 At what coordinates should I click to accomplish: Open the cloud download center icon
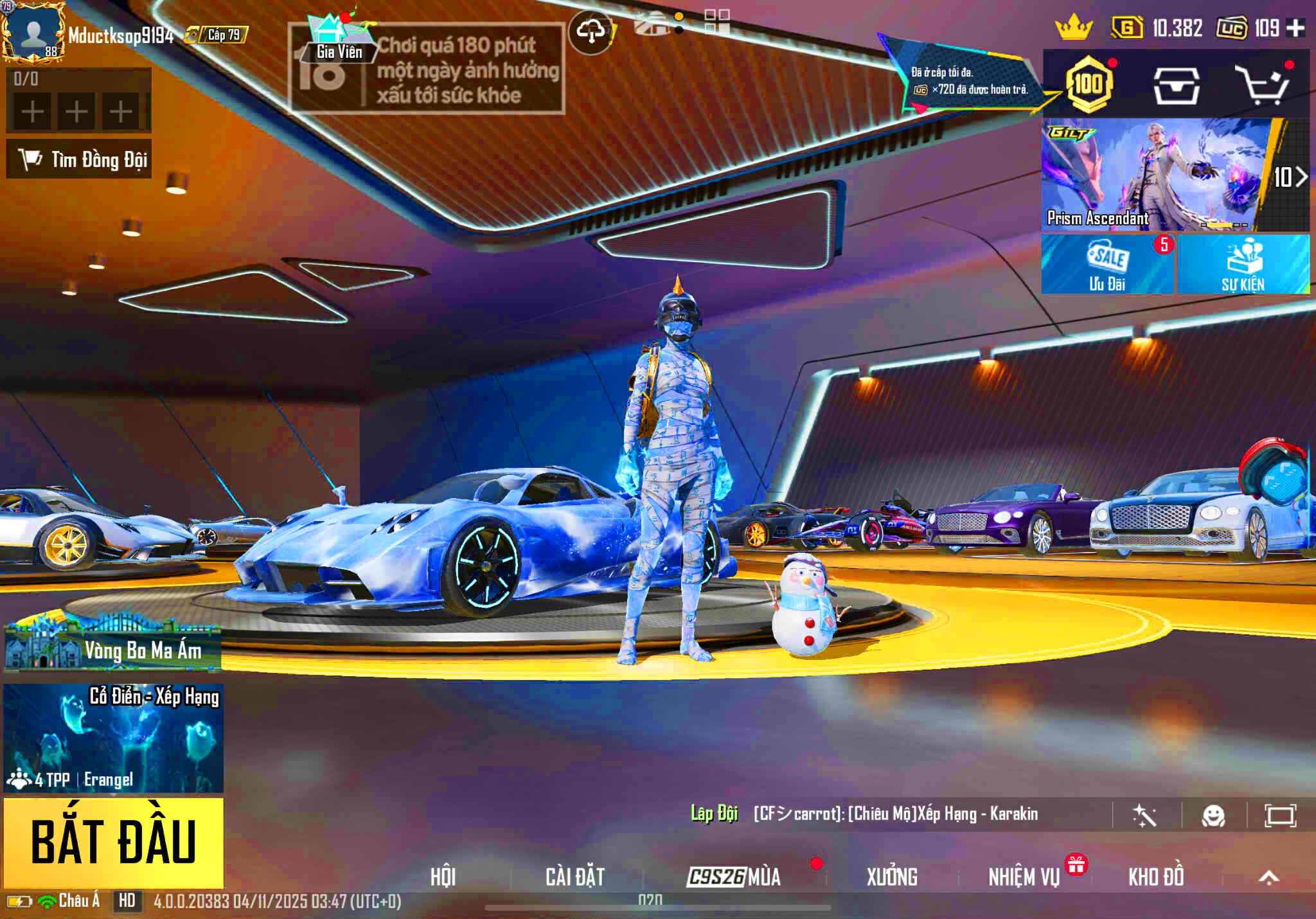click(592, 29)
